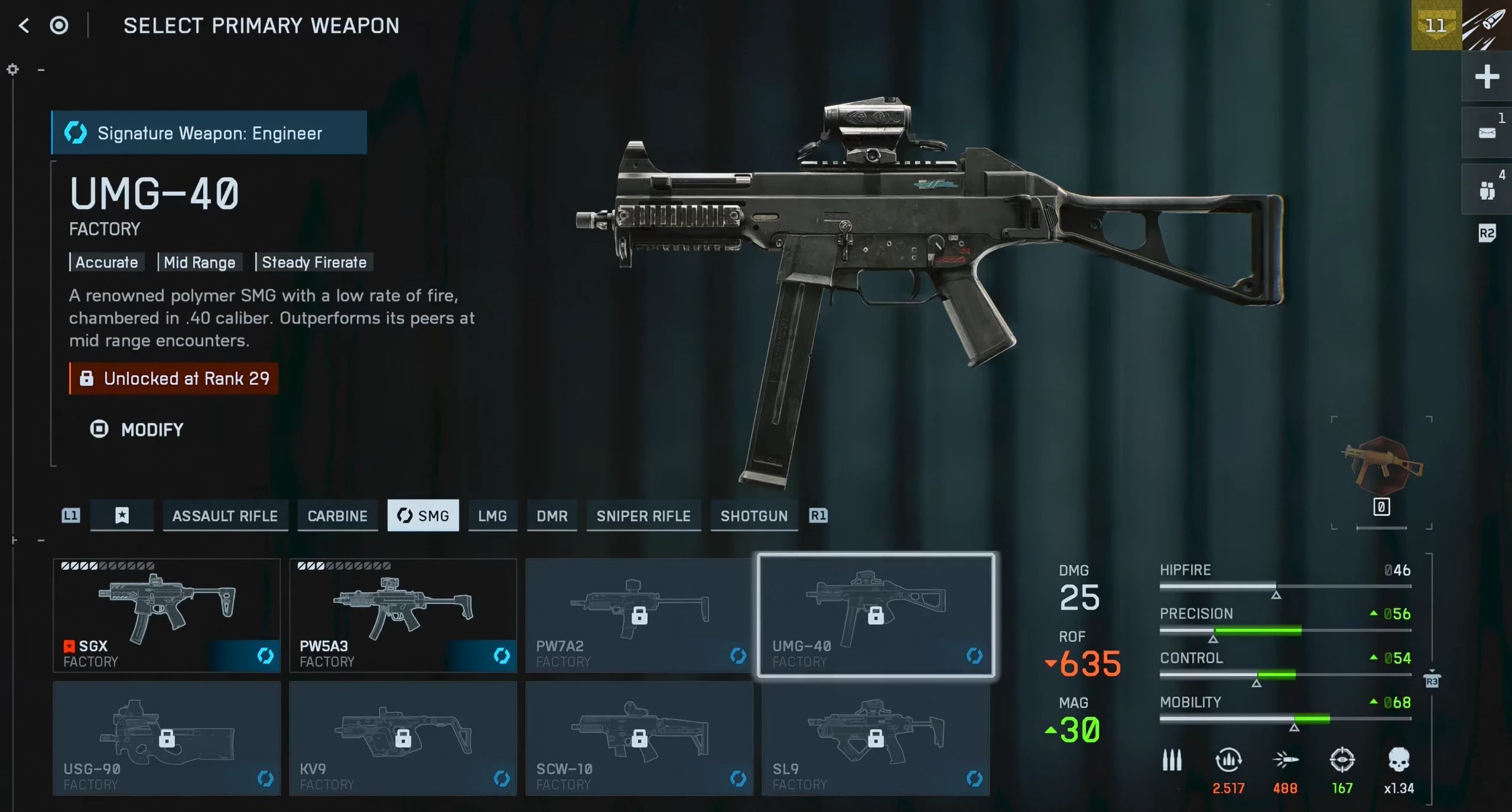Screen dimensions: 1512x812
Task: Switch to the Assault Rifle tab
Action: pos(225,516)
